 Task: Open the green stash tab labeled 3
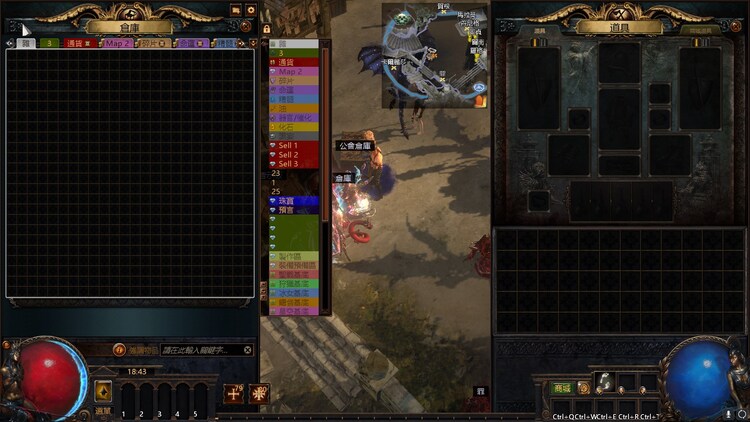pyautogui.click(x=47, y=43)
